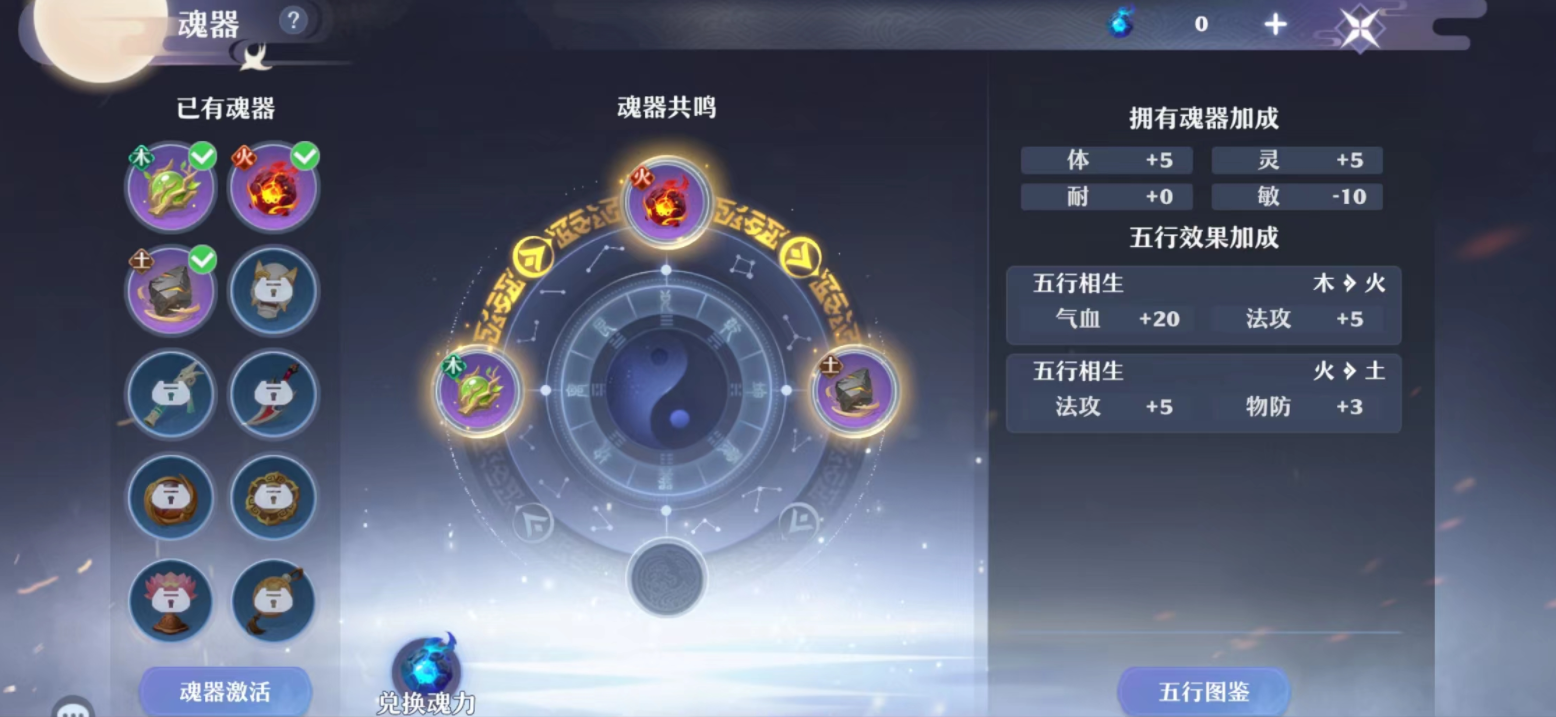This screenshot has height=717, width=1556.
Task: Click the earth artifact on the resonance ring
Action: pyautogui.click(x=854, y=390)
